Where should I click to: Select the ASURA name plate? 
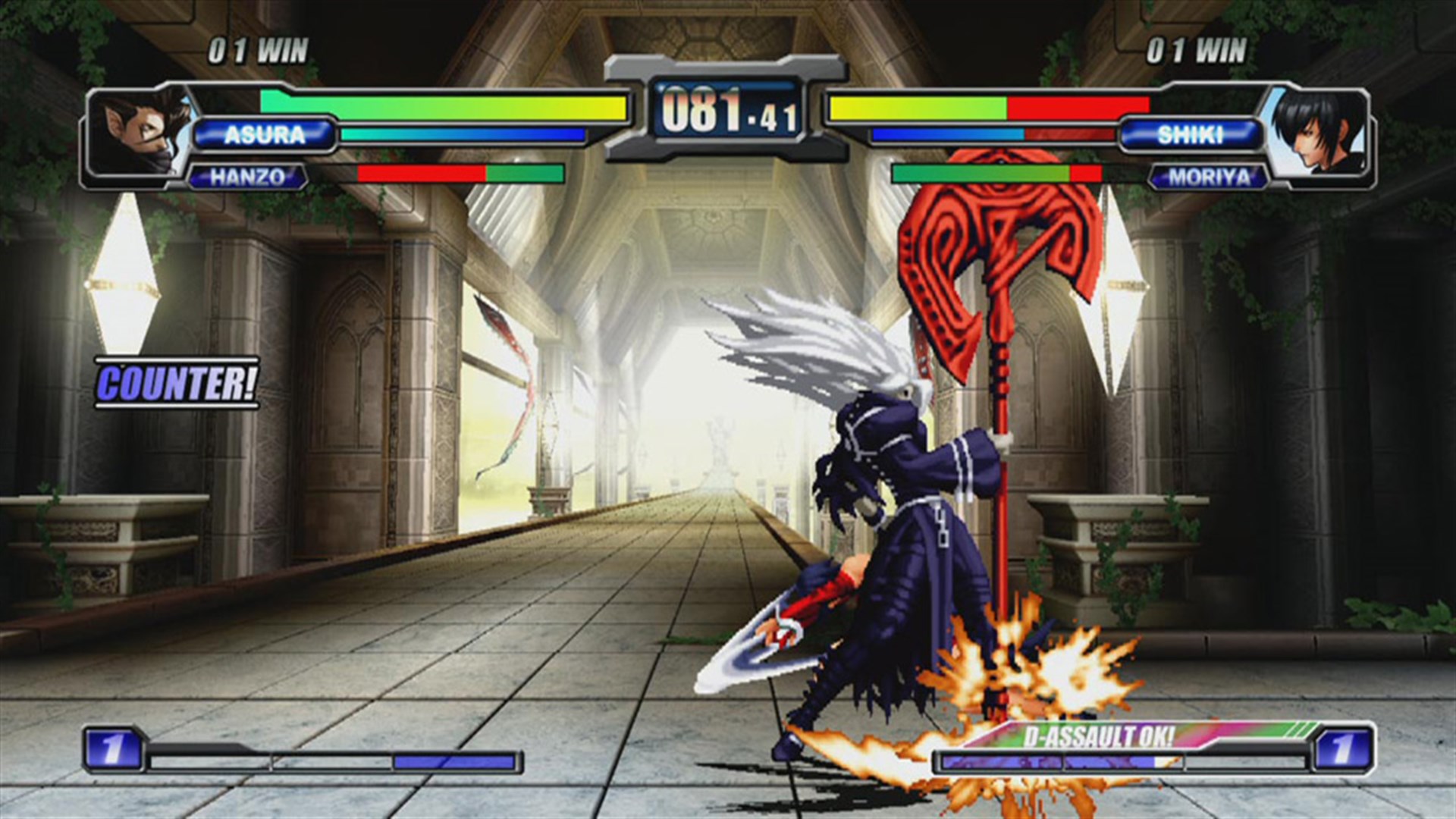pos(265,136)
